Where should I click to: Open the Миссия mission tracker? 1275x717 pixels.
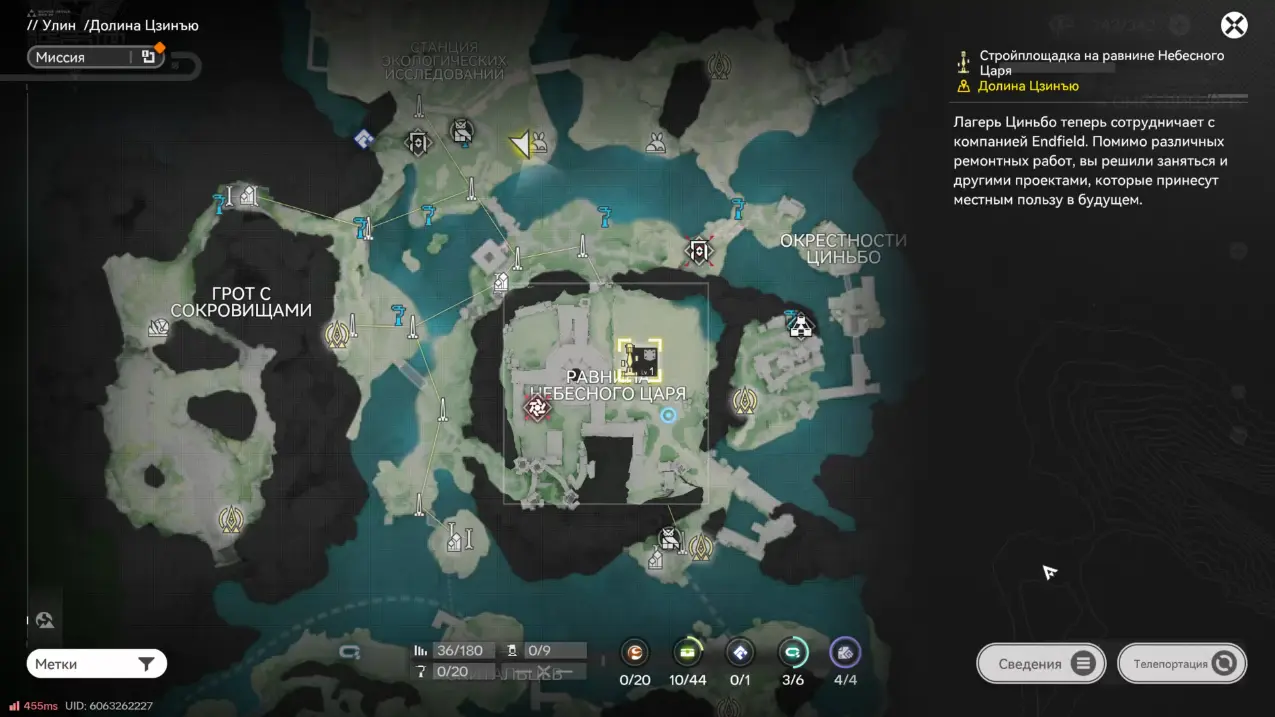(94, 57)
